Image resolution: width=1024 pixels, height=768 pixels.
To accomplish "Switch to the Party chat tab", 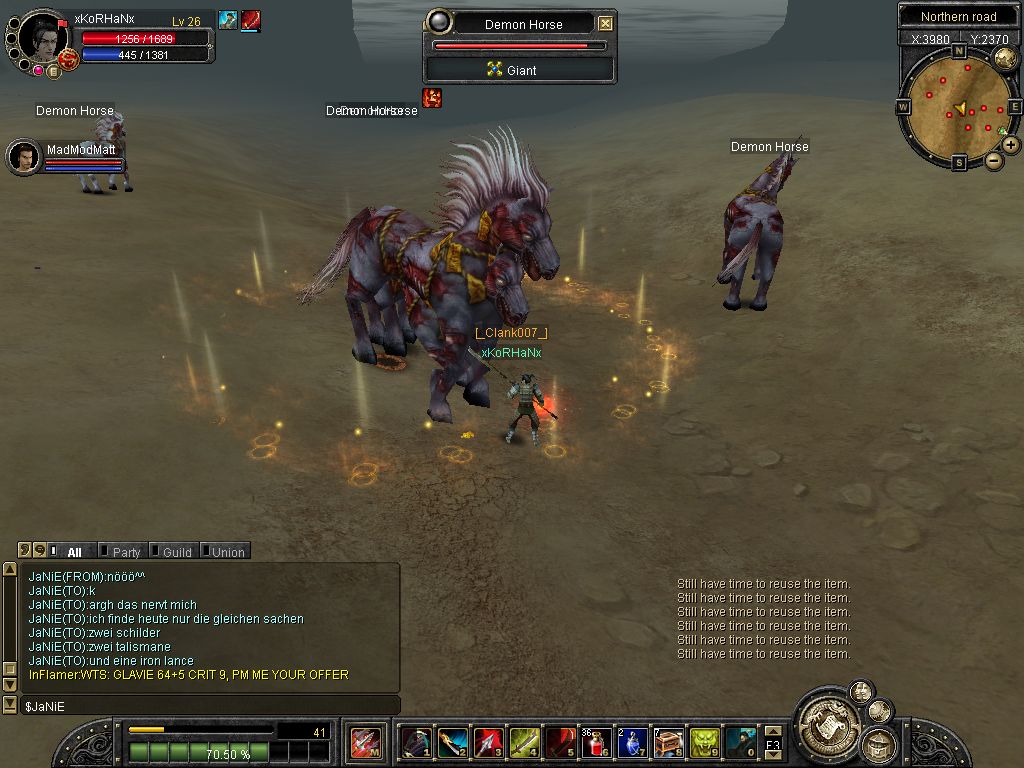I will click(x=126, y=552).
